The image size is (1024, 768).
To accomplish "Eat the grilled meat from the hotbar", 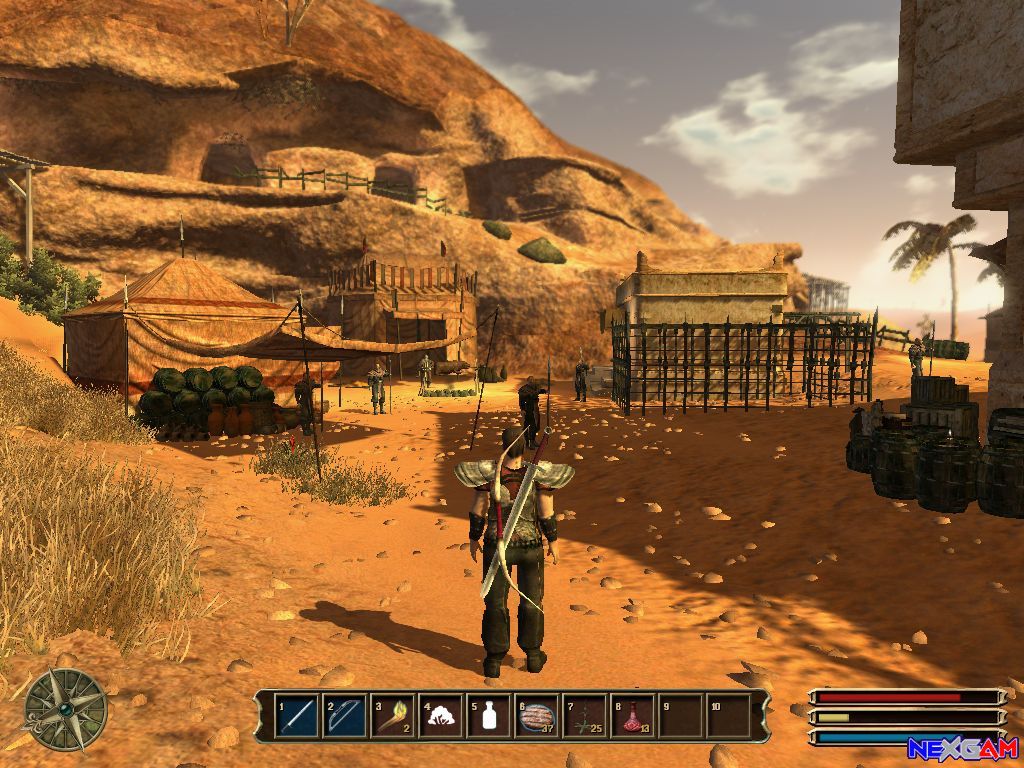I will click(537, 716).
